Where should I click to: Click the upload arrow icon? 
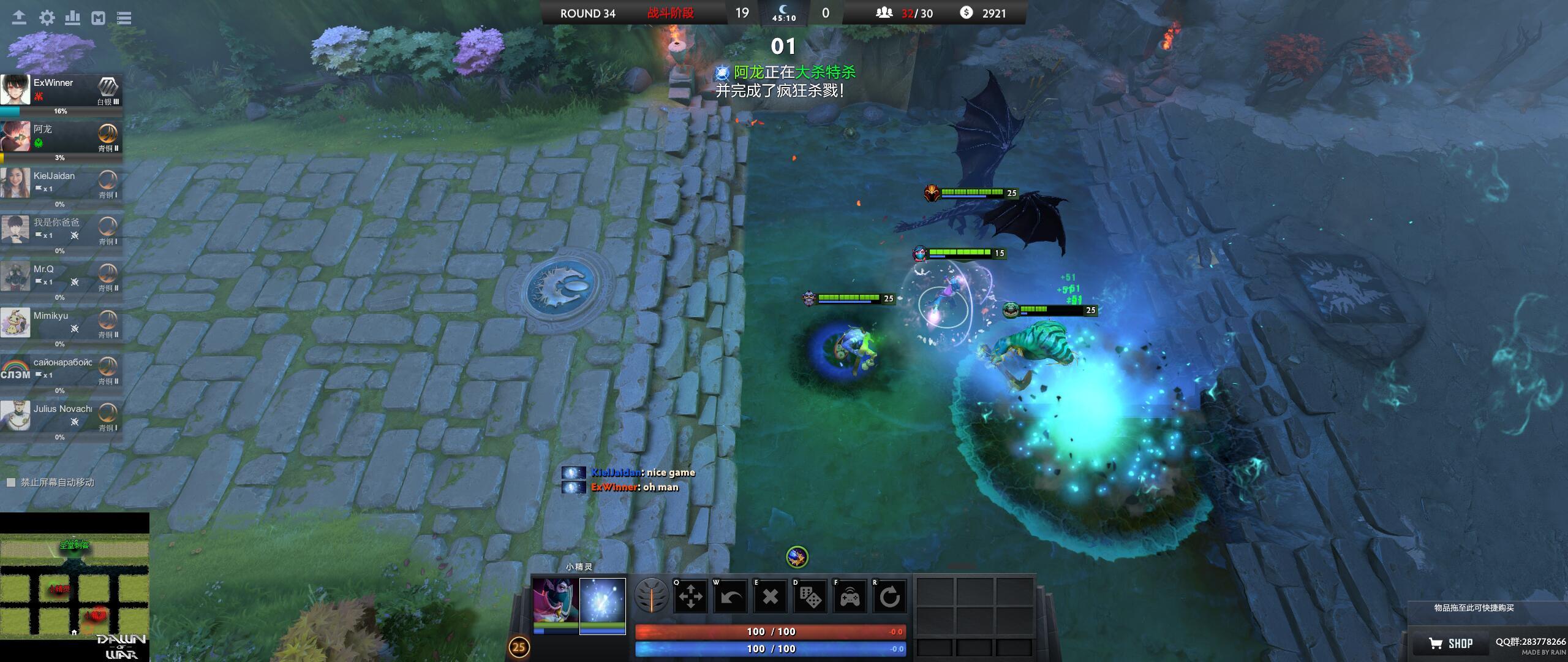(x=19, y=18)
